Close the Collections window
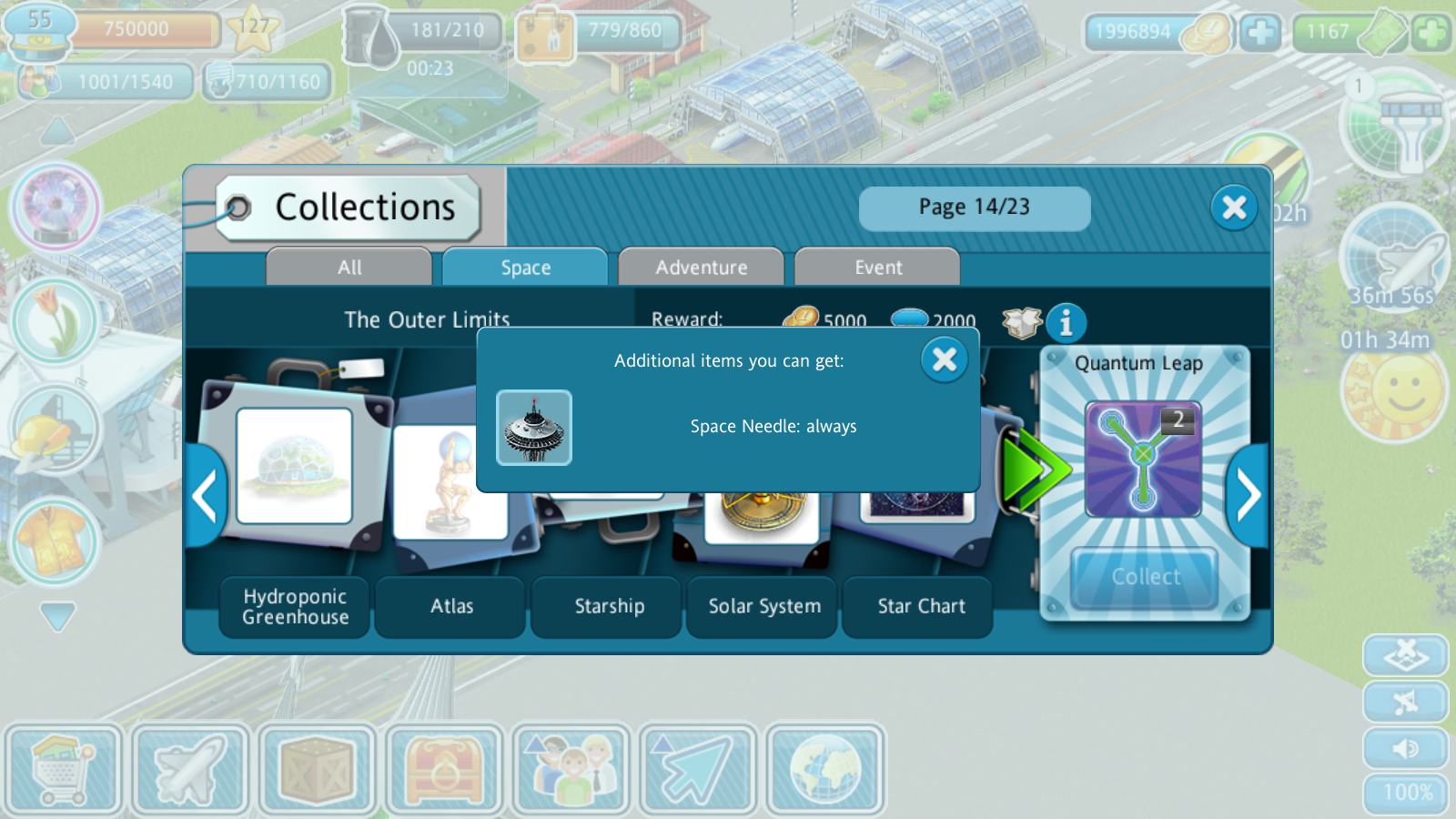Viewport: 1456px width, 819px height. [1234, 207]
